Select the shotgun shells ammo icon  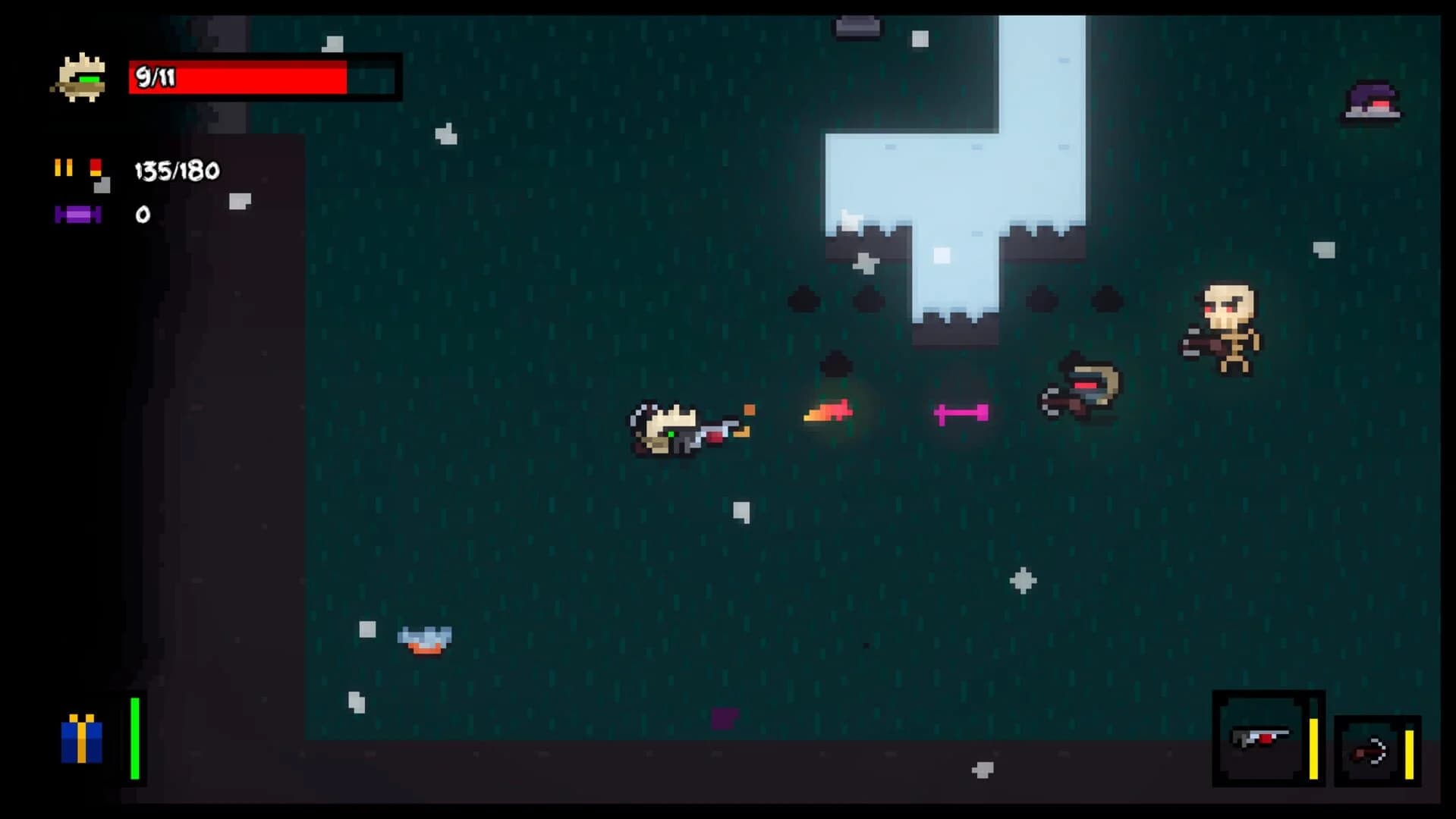(64, 168)
